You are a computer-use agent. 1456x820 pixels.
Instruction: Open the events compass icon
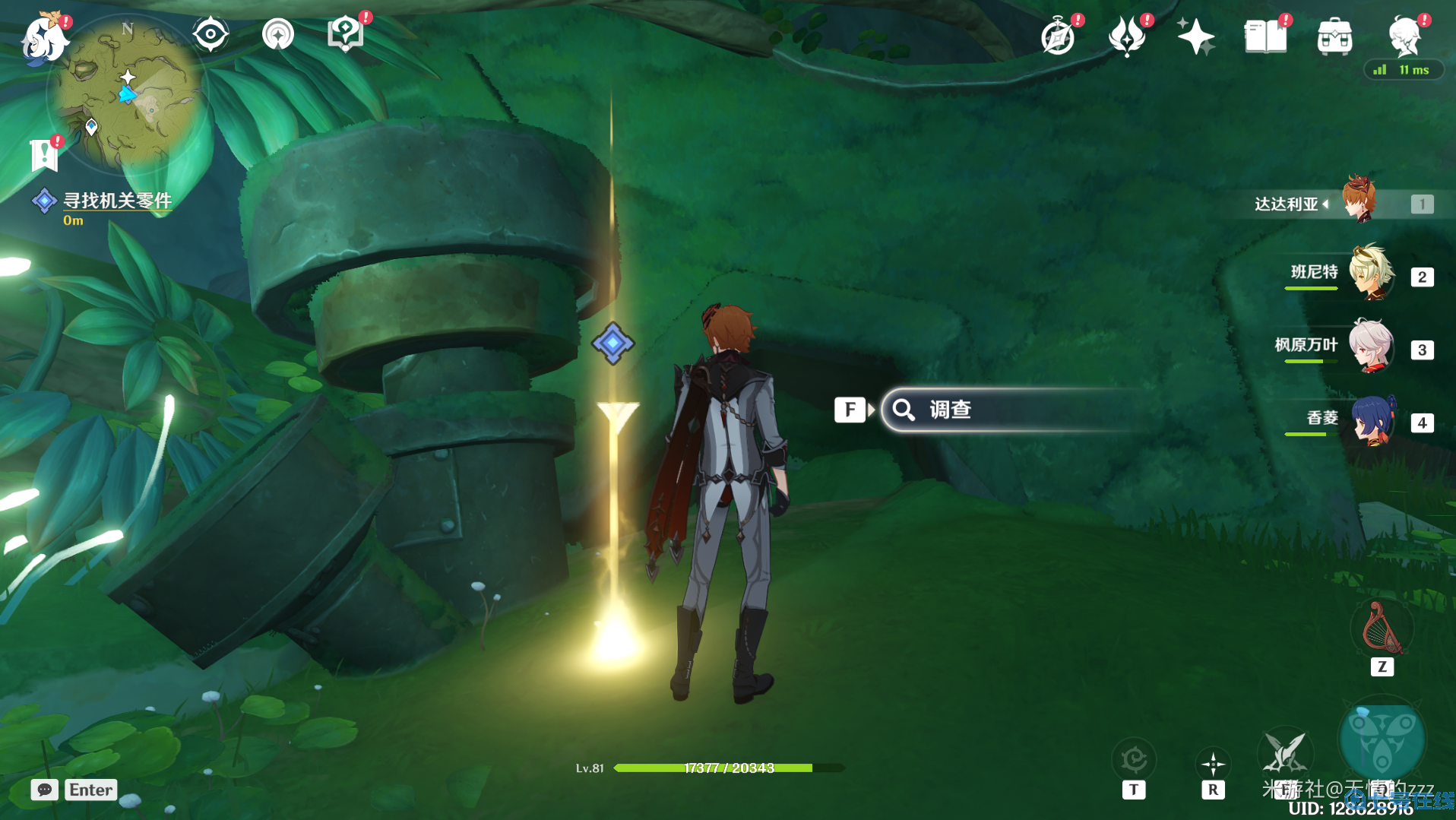1058,36
